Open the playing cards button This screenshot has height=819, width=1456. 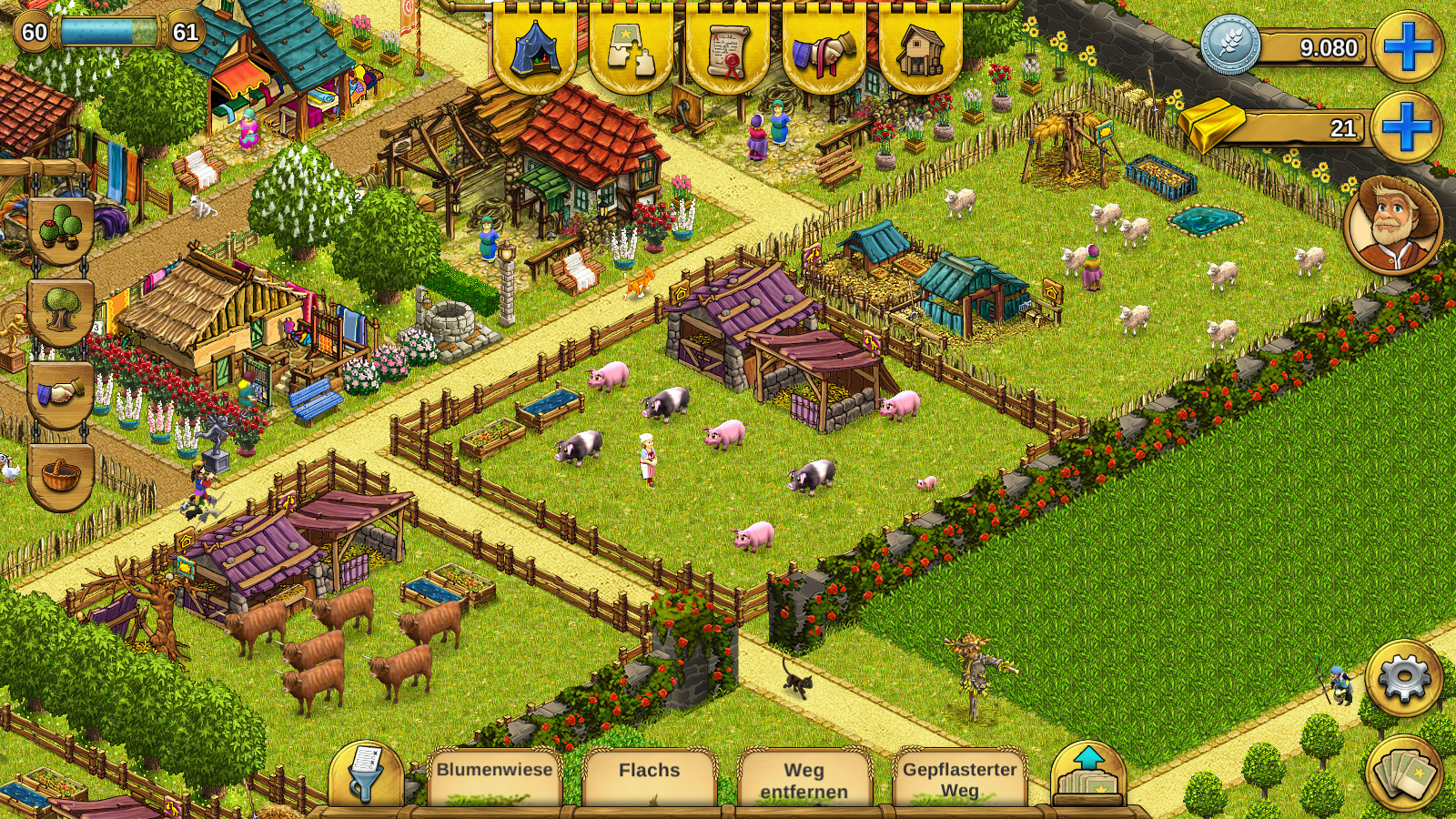coord(1404,773)
